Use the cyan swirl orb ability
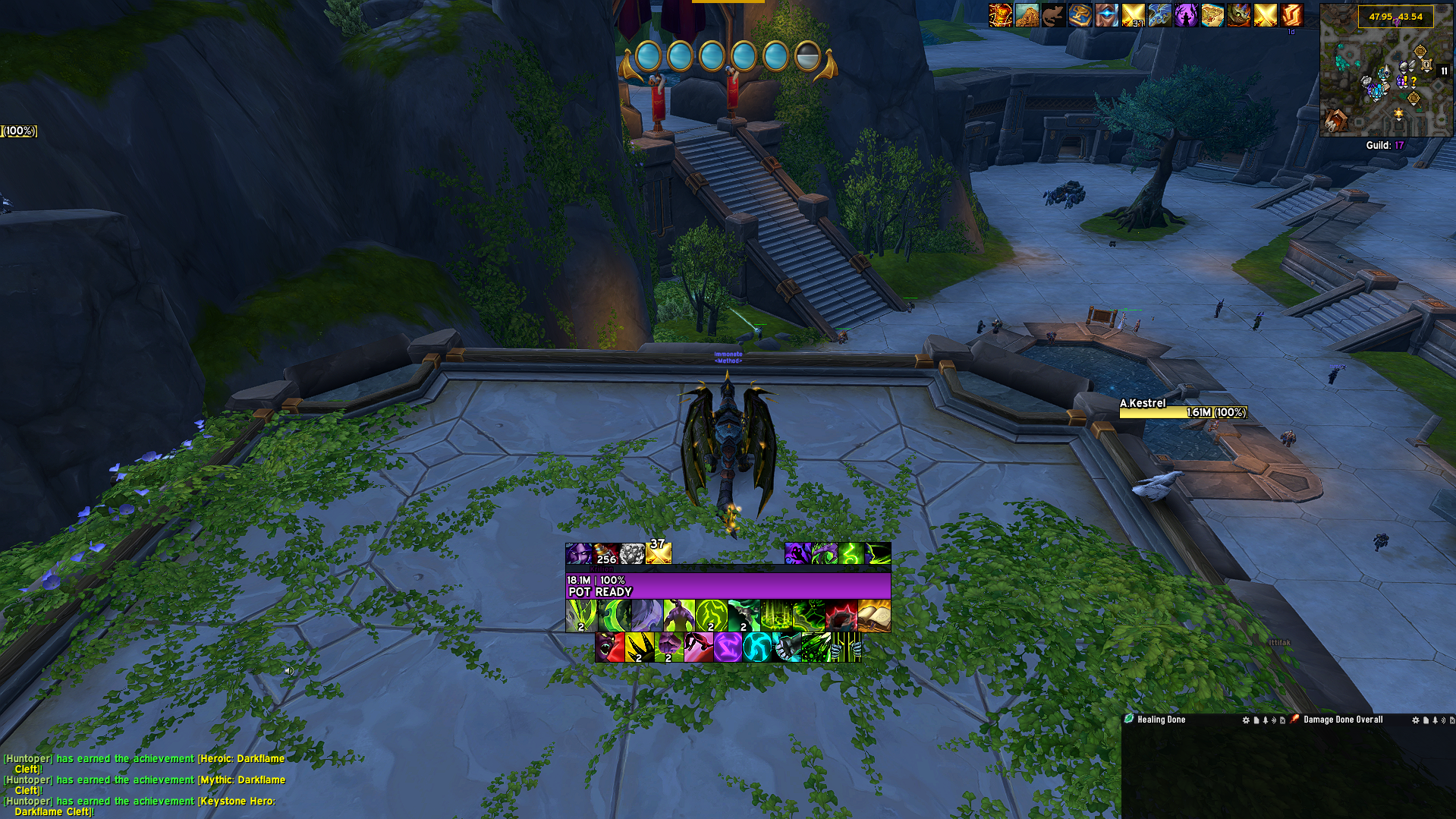This screenshot has width=1456, height=819. click(x=757, y=647)
